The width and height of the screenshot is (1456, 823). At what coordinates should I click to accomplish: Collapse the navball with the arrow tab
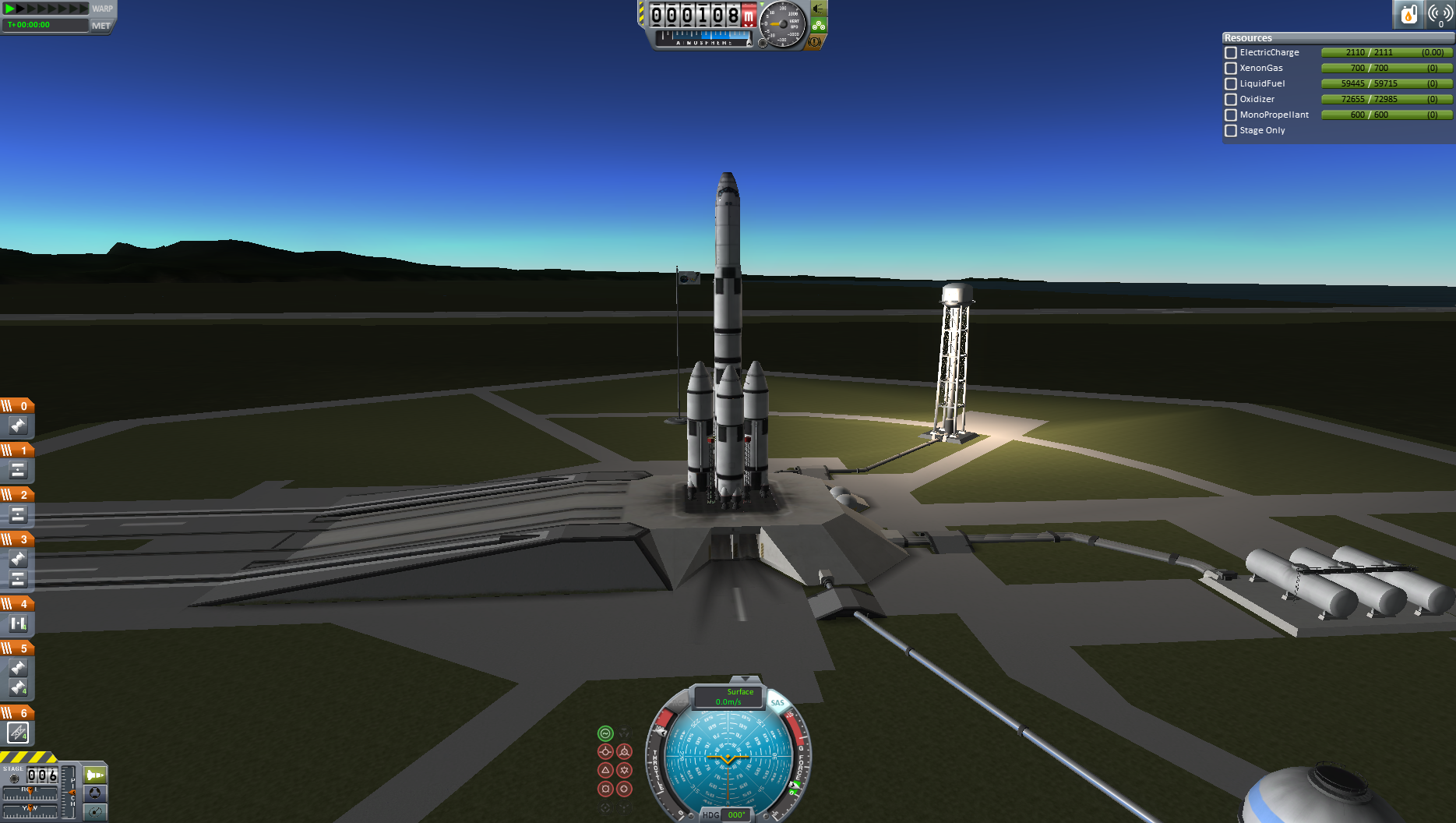746,680
